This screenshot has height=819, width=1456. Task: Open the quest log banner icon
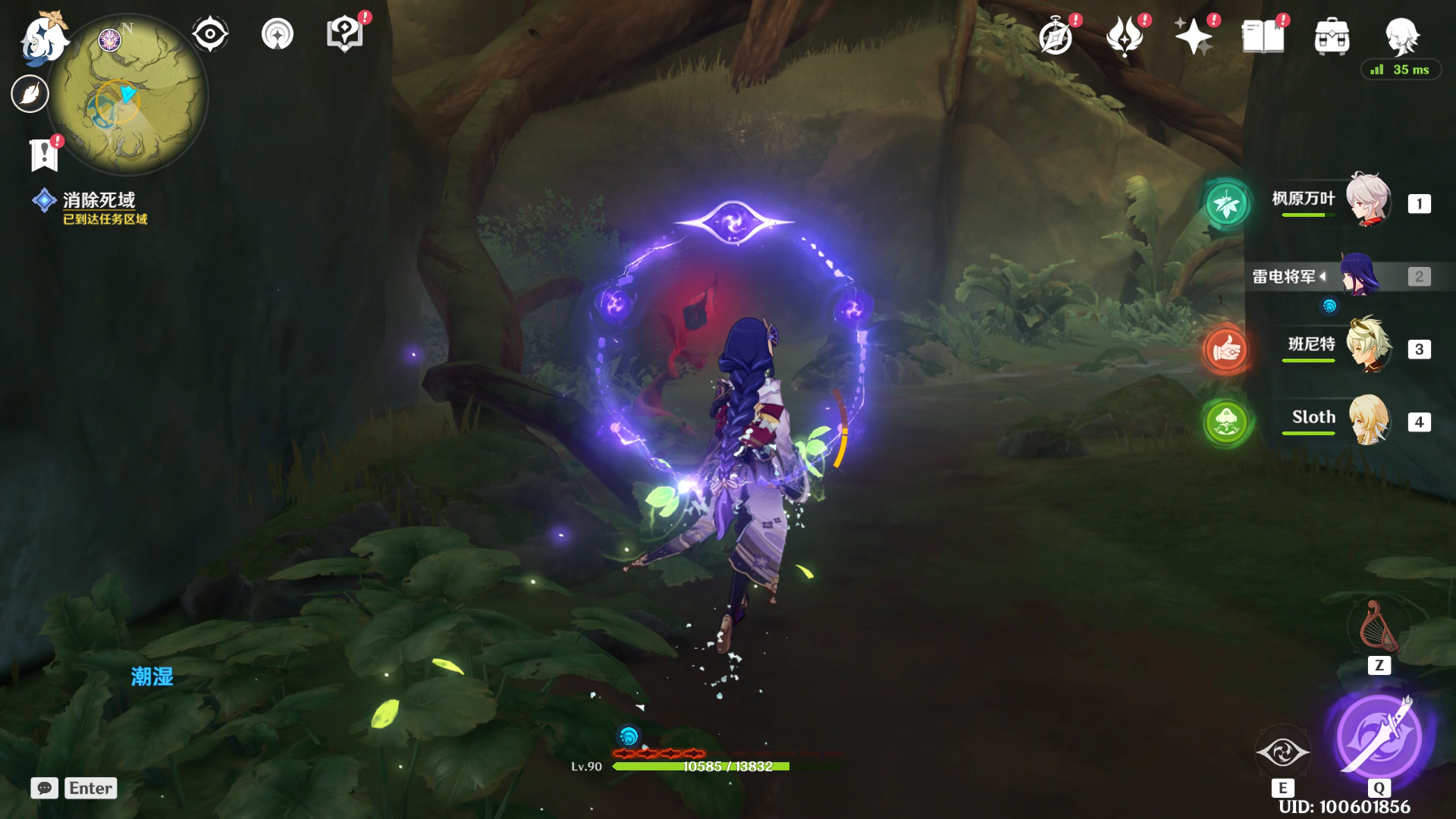point(44,154)
